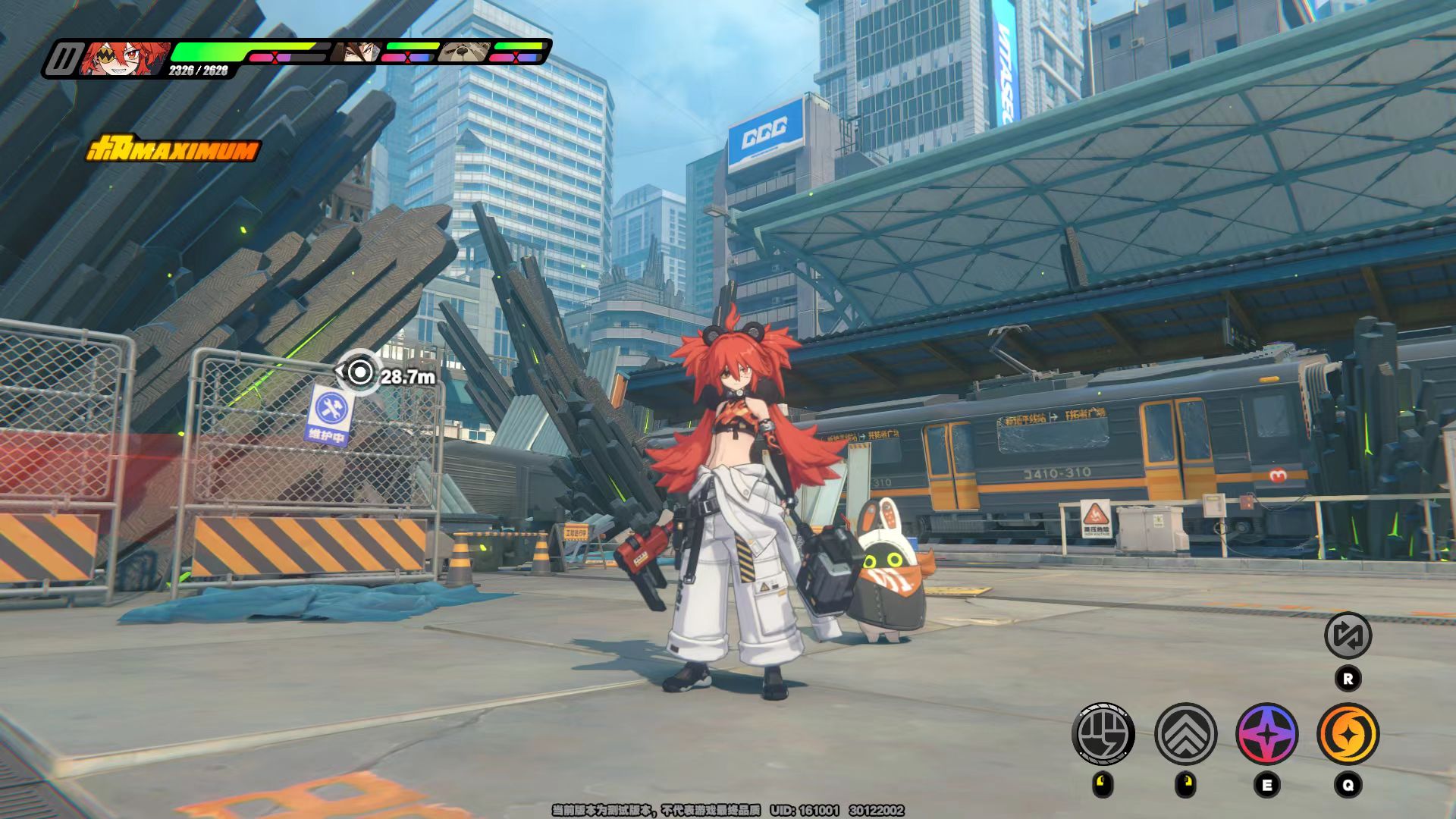Click the character swap arrows icon
This screenshot has height=819, width=1456.
coord(1348,635)
